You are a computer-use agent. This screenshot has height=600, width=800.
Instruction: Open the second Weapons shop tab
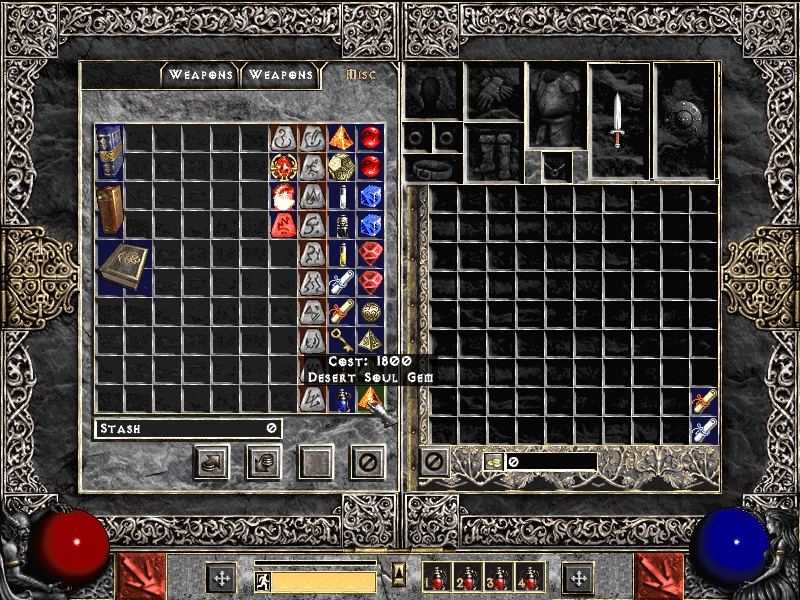coord(281,75)
